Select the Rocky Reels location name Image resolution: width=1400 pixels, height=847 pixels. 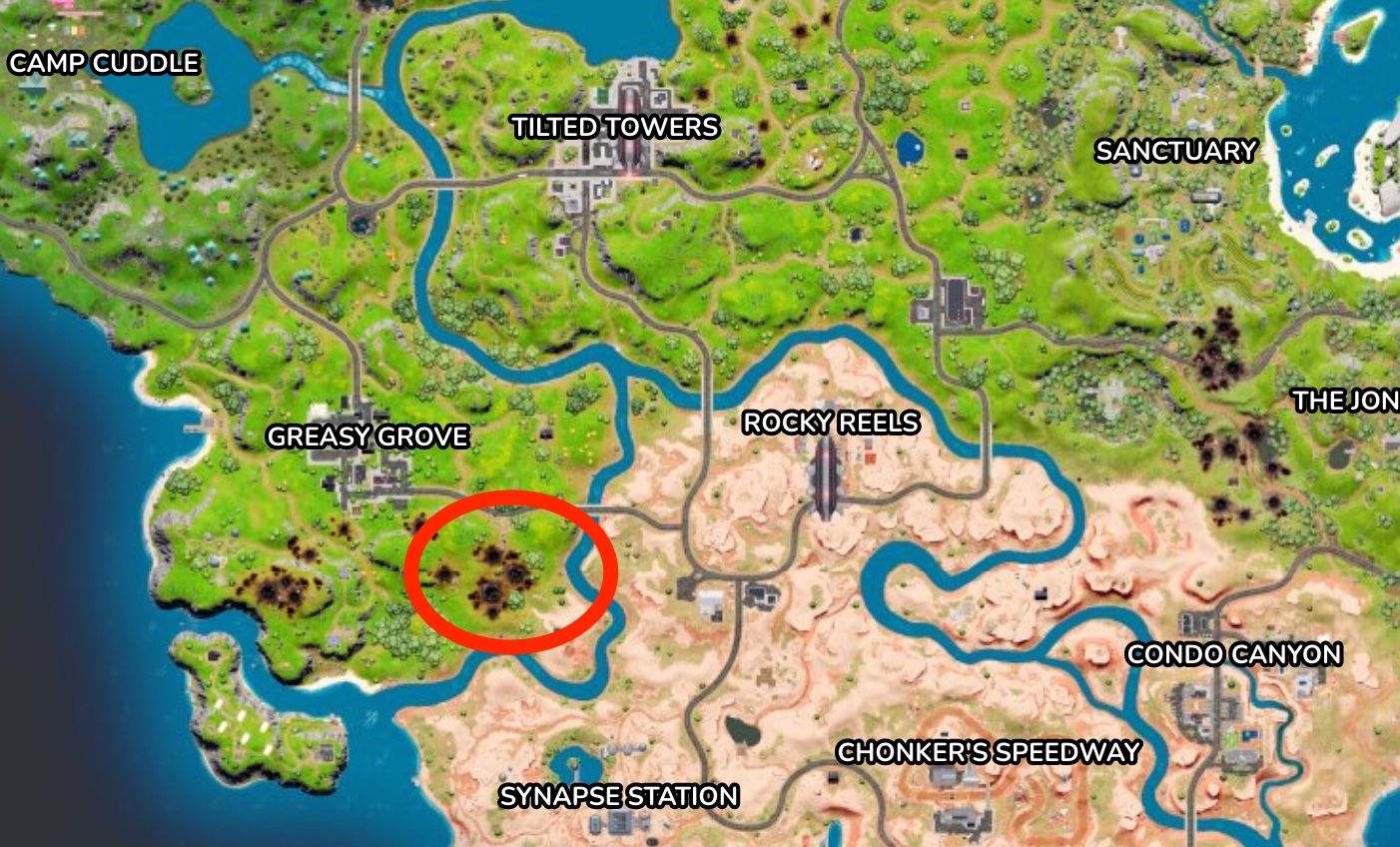831,423
